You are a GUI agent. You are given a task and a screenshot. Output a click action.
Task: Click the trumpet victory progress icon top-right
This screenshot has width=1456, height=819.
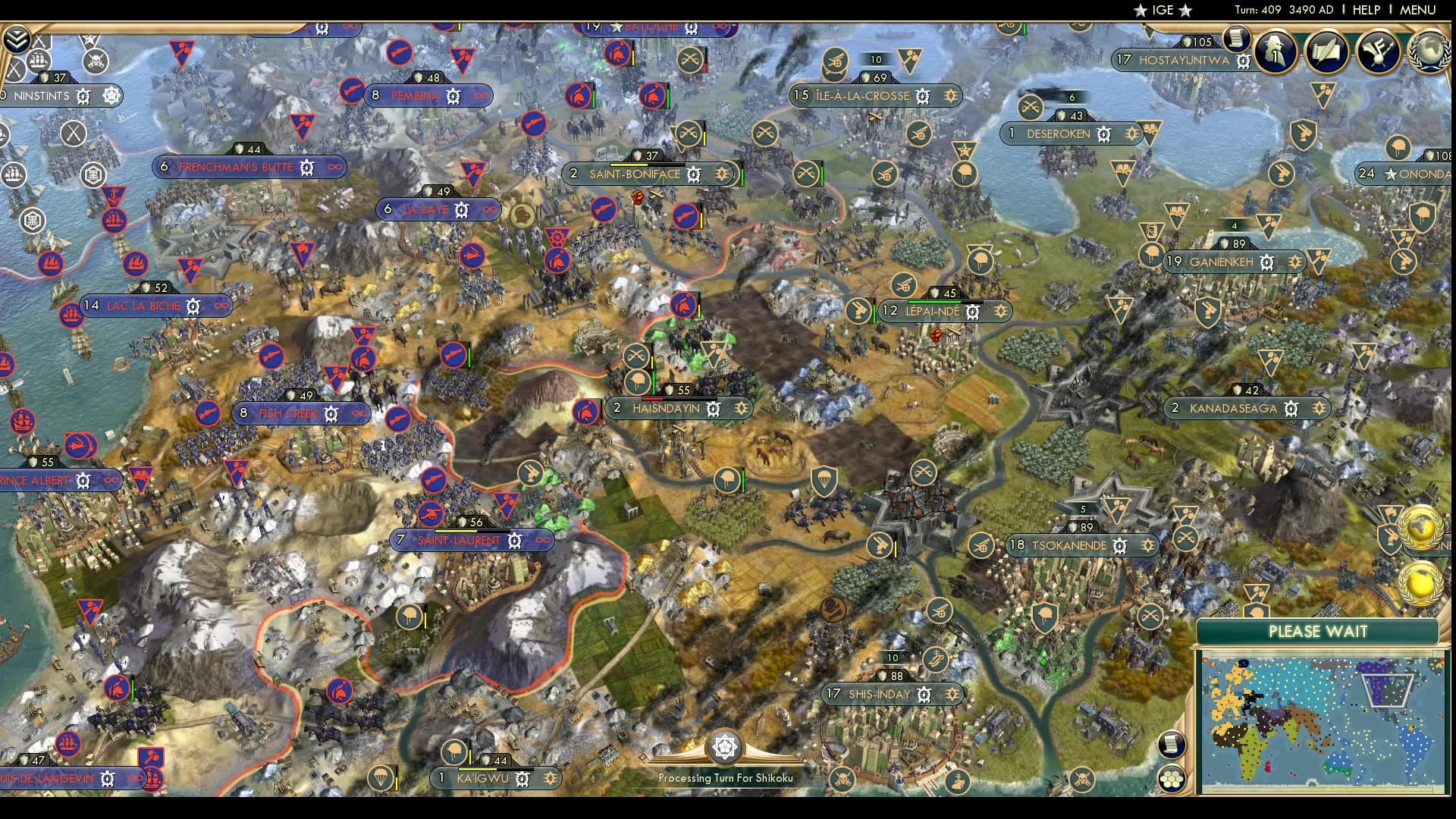pyautogui.click(x=1379, y=52)
